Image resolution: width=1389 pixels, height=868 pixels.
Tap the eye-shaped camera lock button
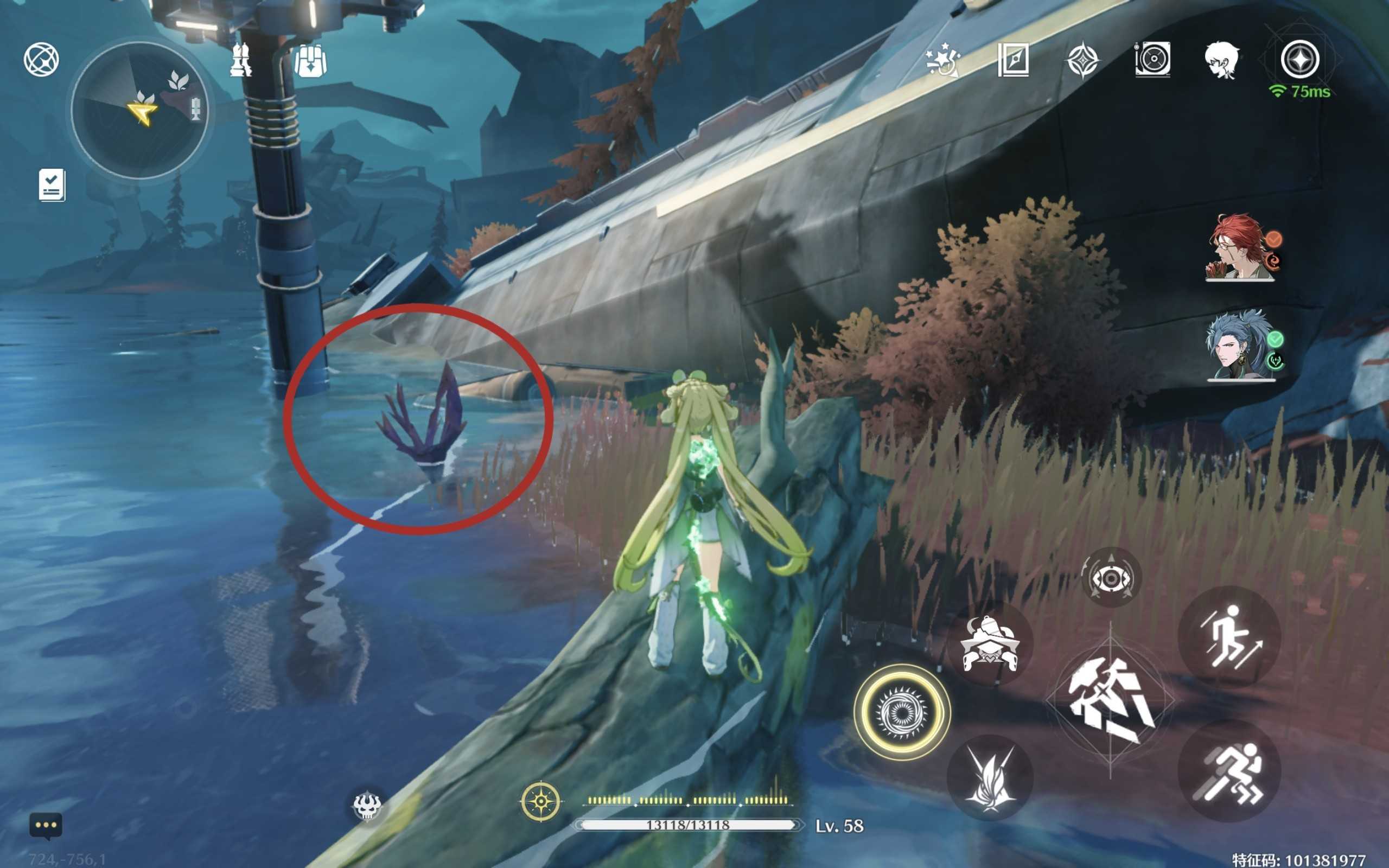point(1111,578)
